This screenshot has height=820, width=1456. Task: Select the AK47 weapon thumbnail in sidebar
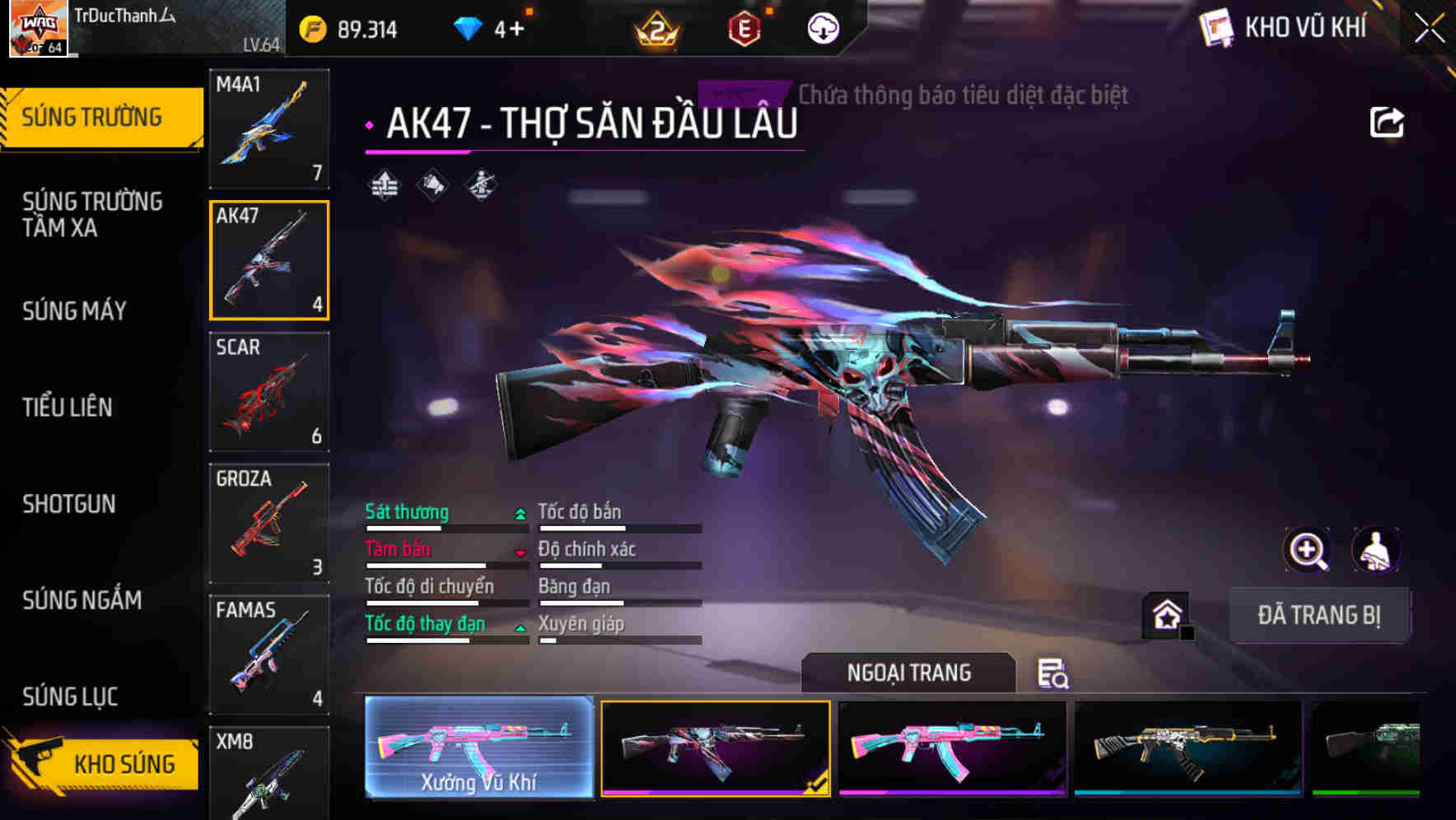(x=268, y=261)
